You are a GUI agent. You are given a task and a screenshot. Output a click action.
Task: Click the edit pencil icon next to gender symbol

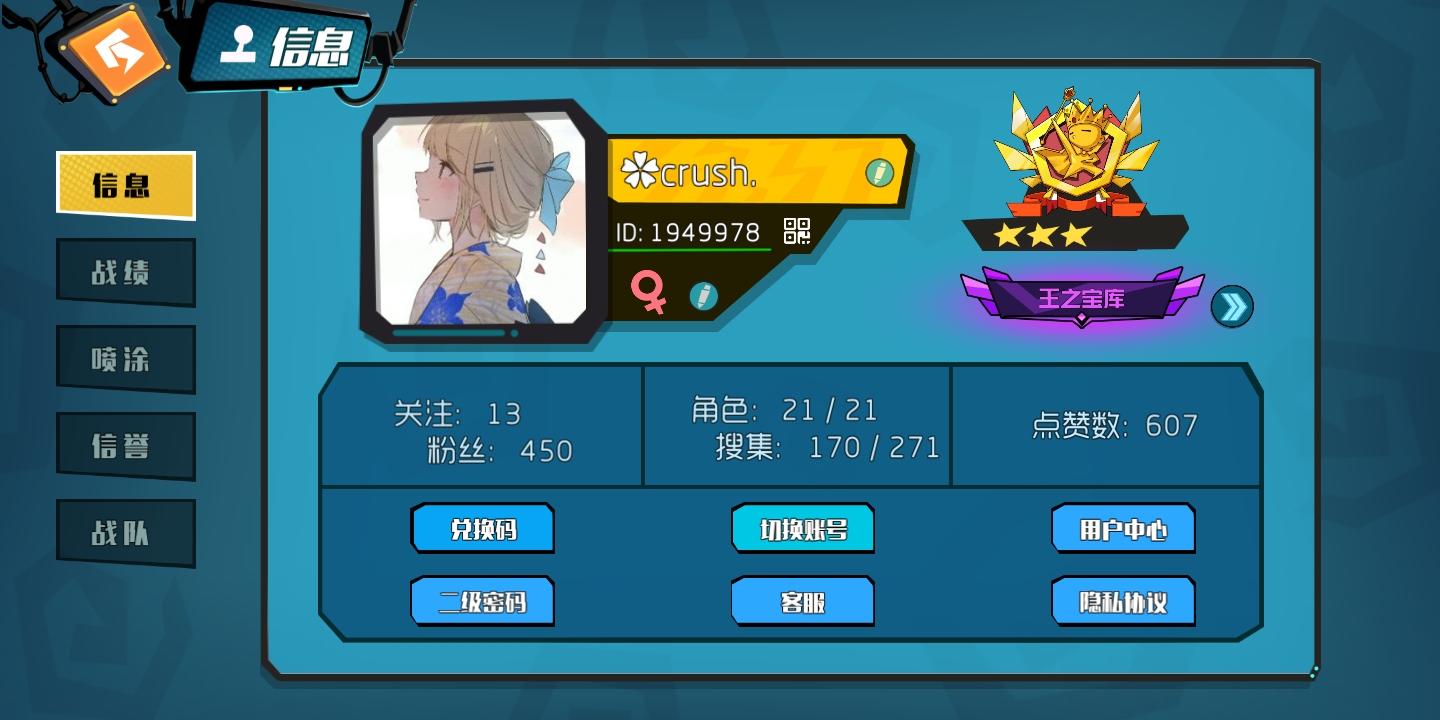(705, 297)
